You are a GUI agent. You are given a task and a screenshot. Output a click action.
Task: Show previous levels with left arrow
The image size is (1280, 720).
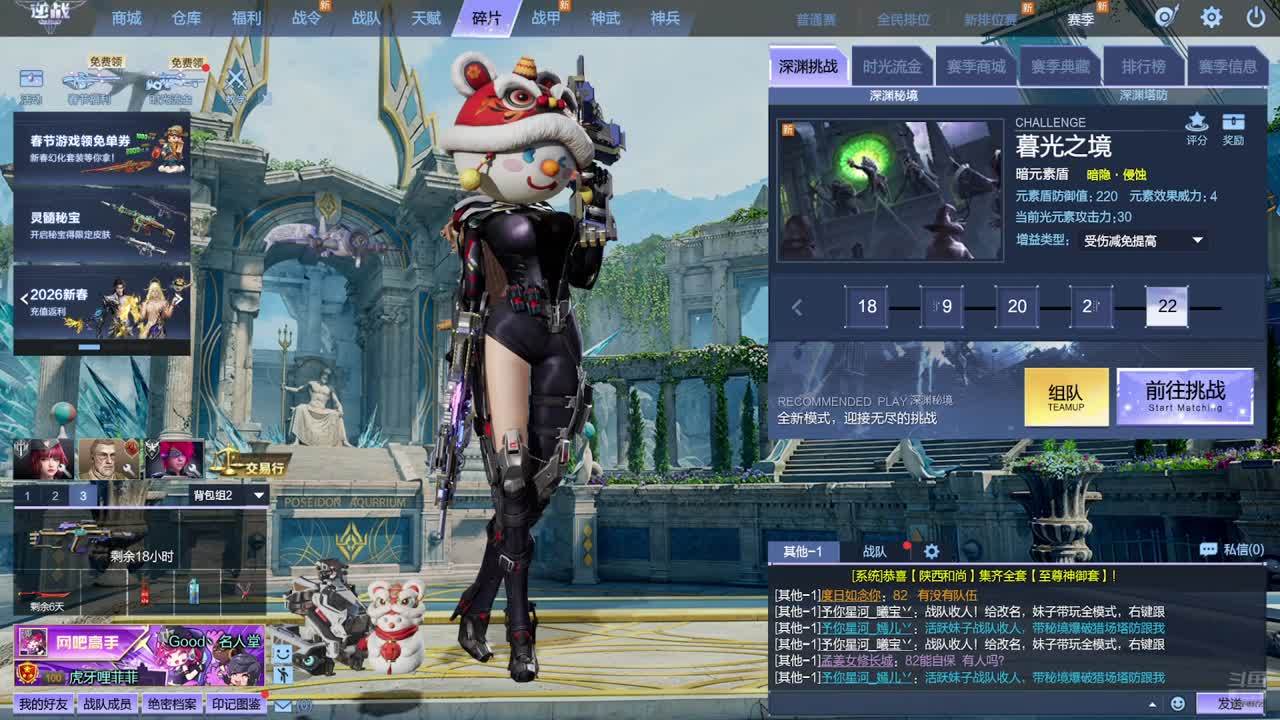tap(797, 307)
